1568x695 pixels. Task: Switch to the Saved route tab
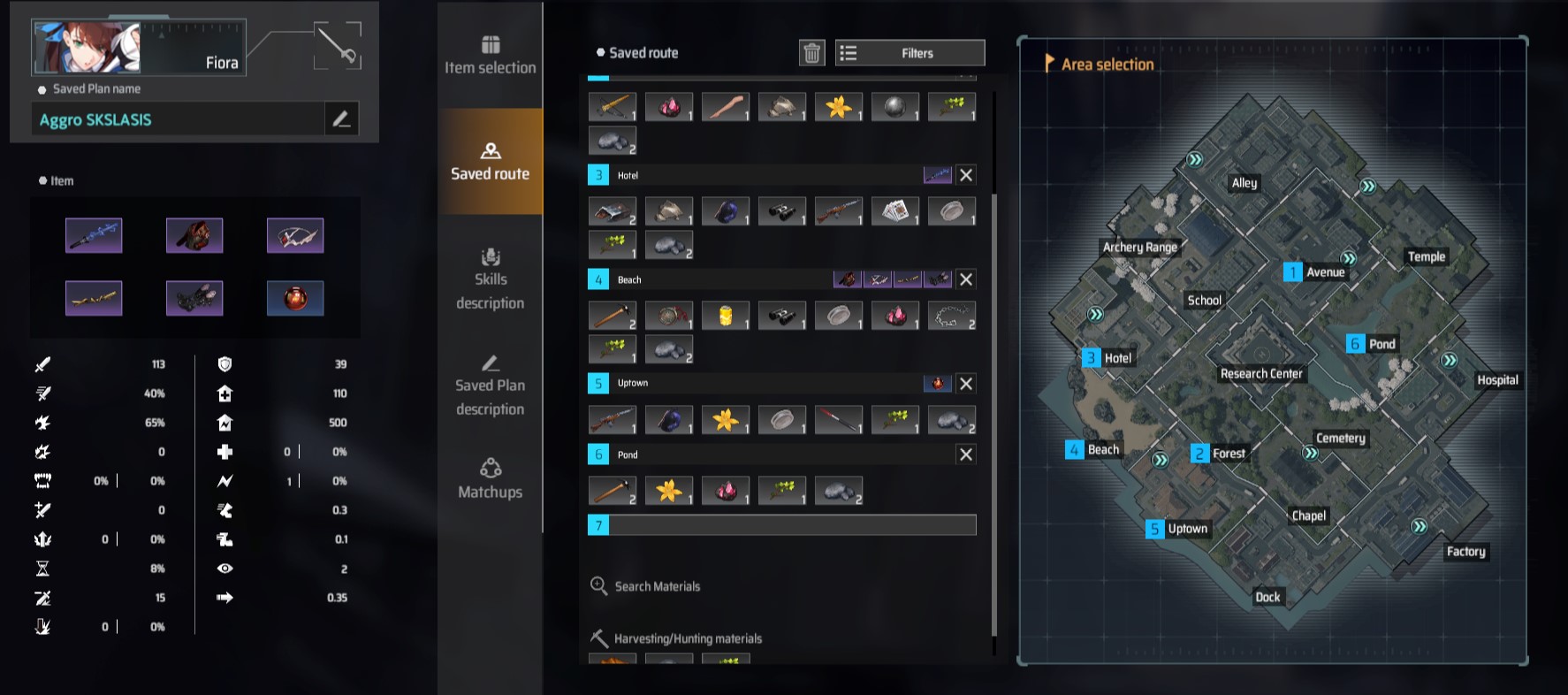click(490, 161)
